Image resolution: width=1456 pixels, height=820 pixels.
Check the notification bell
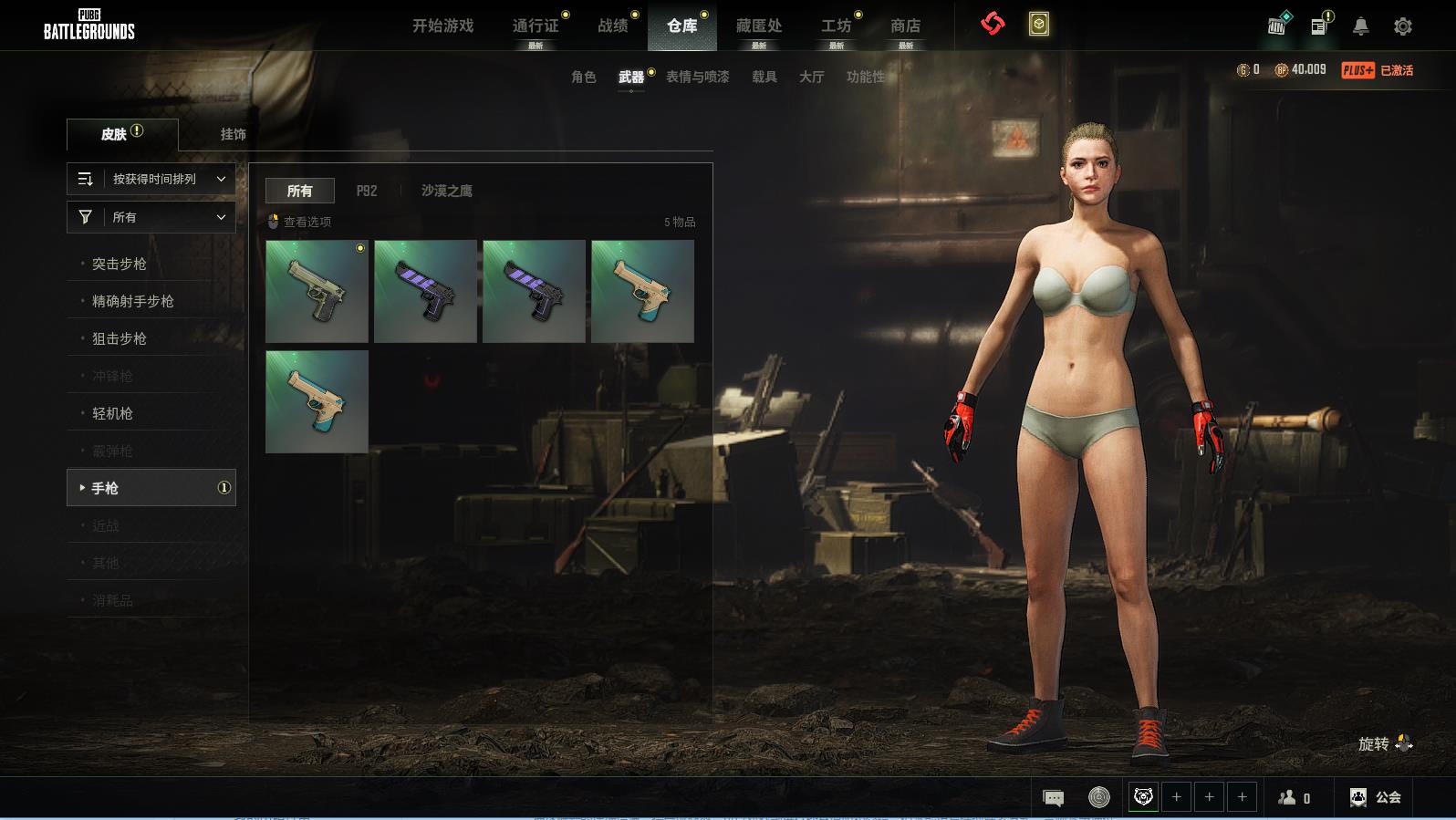[1360, 26]
